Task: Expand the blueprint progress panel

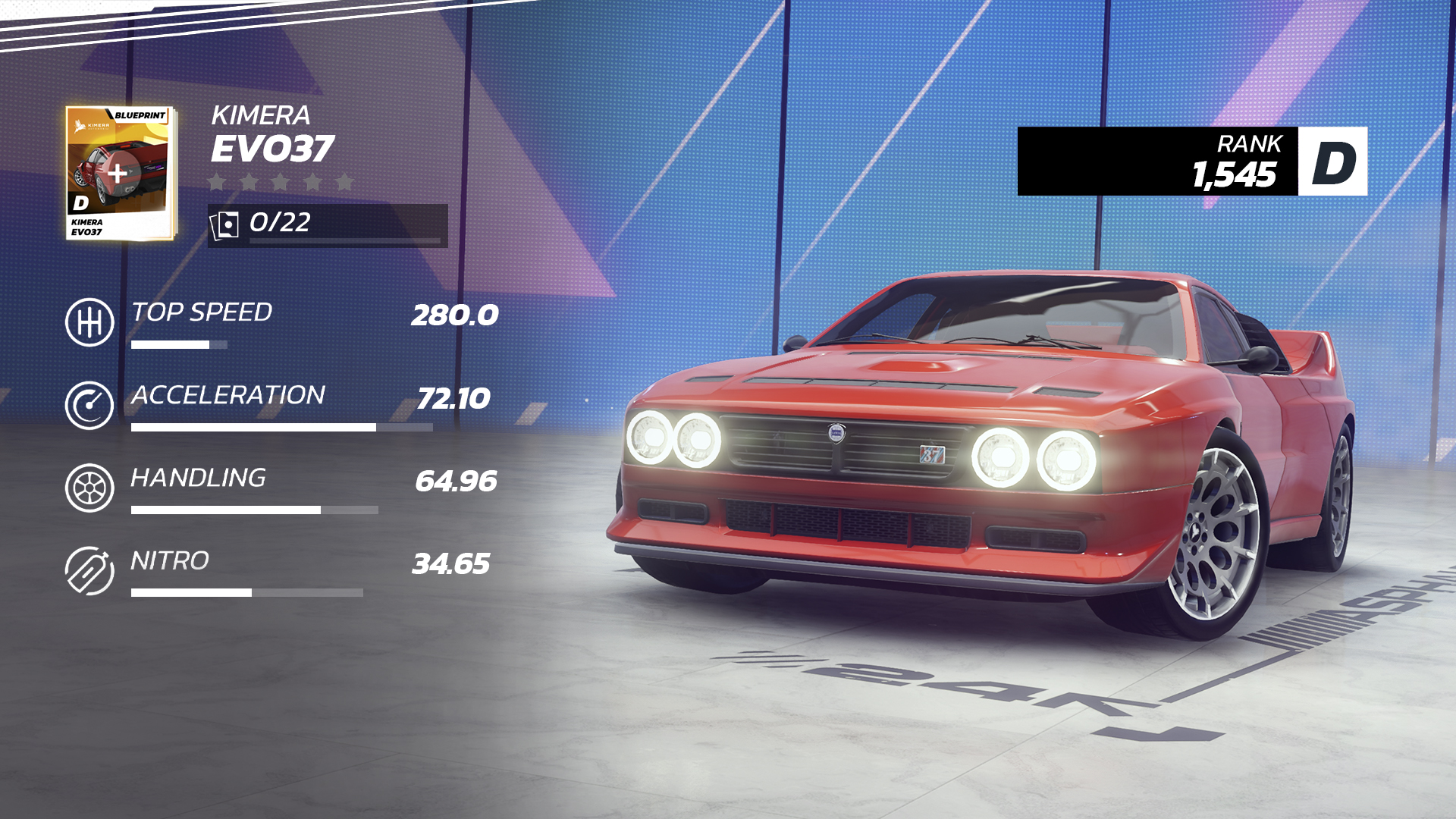Action: (x=326, y=222)
